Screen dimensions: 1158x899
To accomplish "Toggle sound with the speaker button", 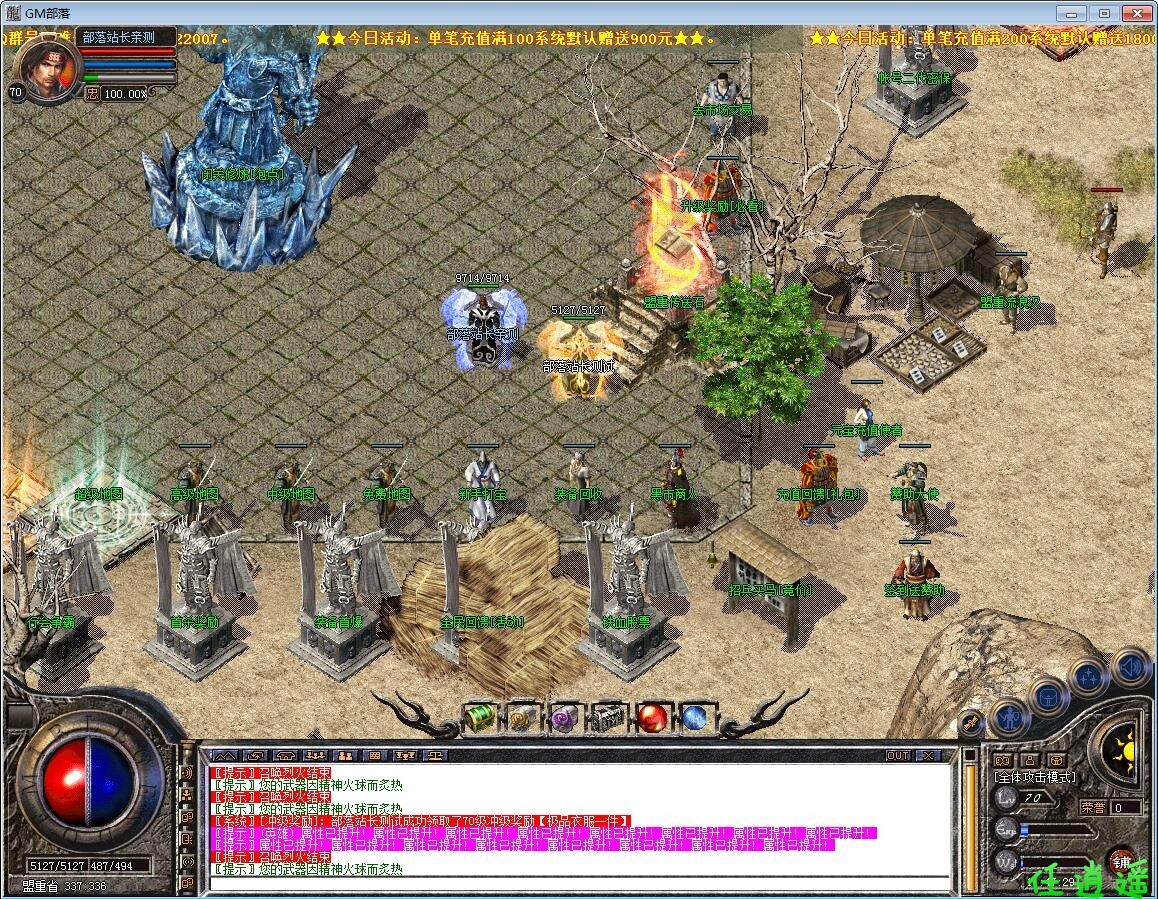I will tap(1130, 665).
